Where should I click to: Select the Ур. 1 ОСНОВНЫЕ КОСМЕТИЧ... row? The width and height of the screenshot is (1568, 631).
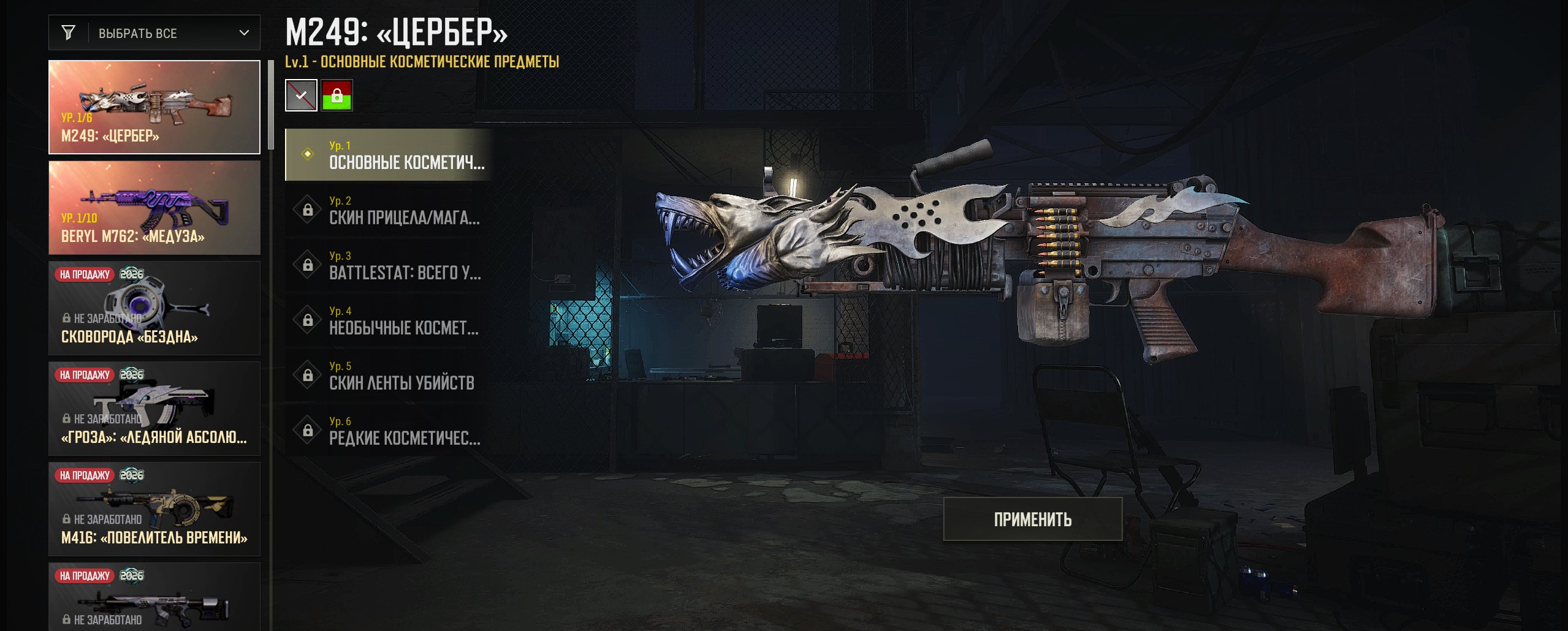coord(389,154)
